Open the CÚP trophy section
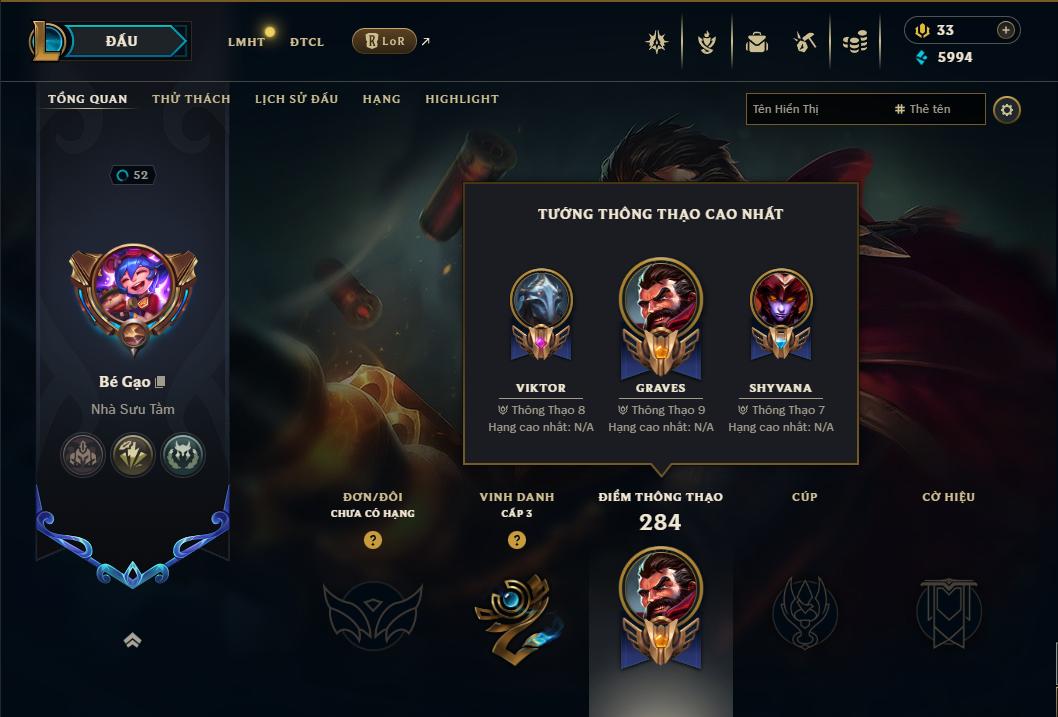The width and height of the screenshot is (1058, 717). [x=804, y=610]
